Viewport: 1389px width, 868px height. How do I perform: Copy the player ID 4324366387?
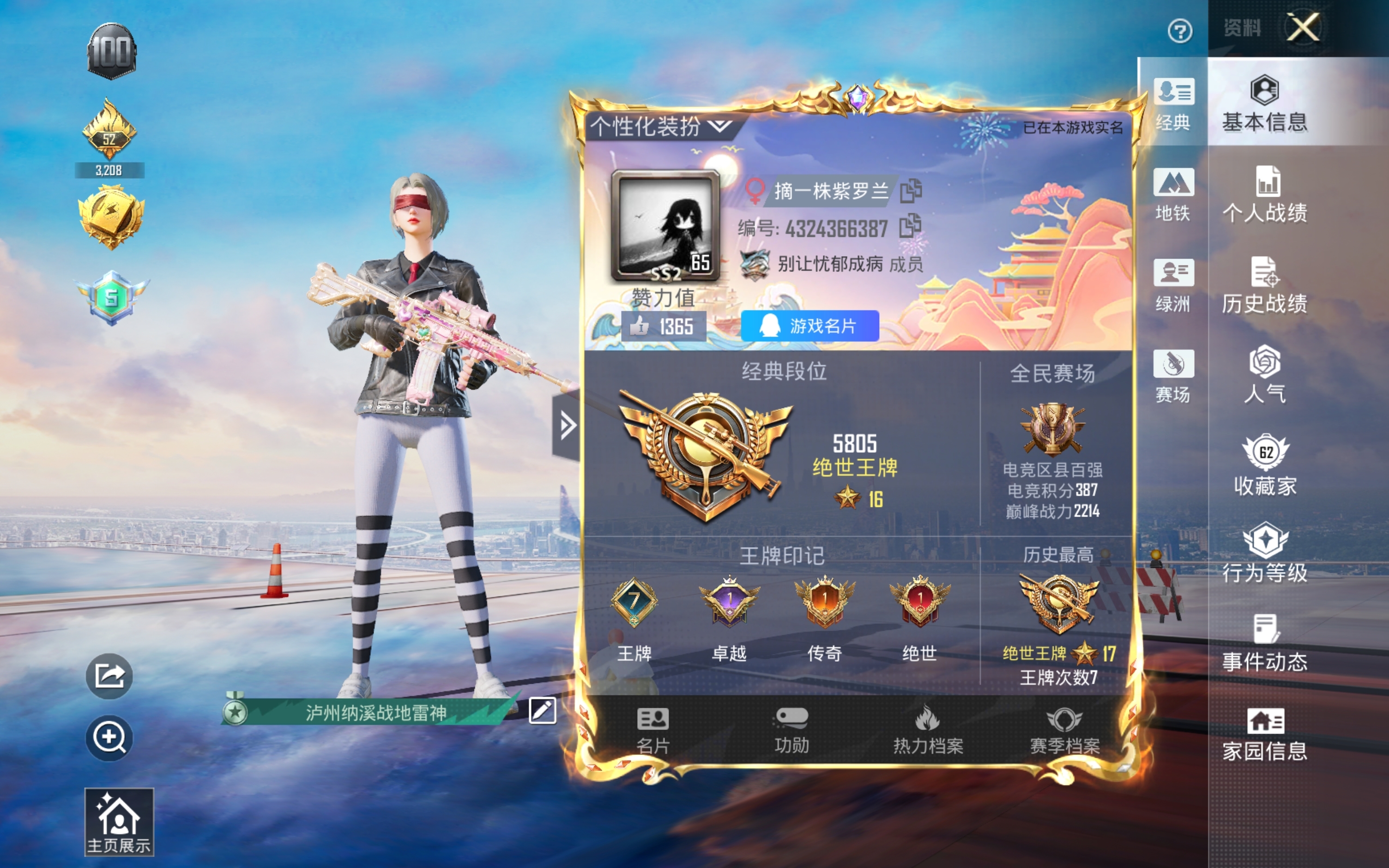pyautogui.click(x=910, y=226)
